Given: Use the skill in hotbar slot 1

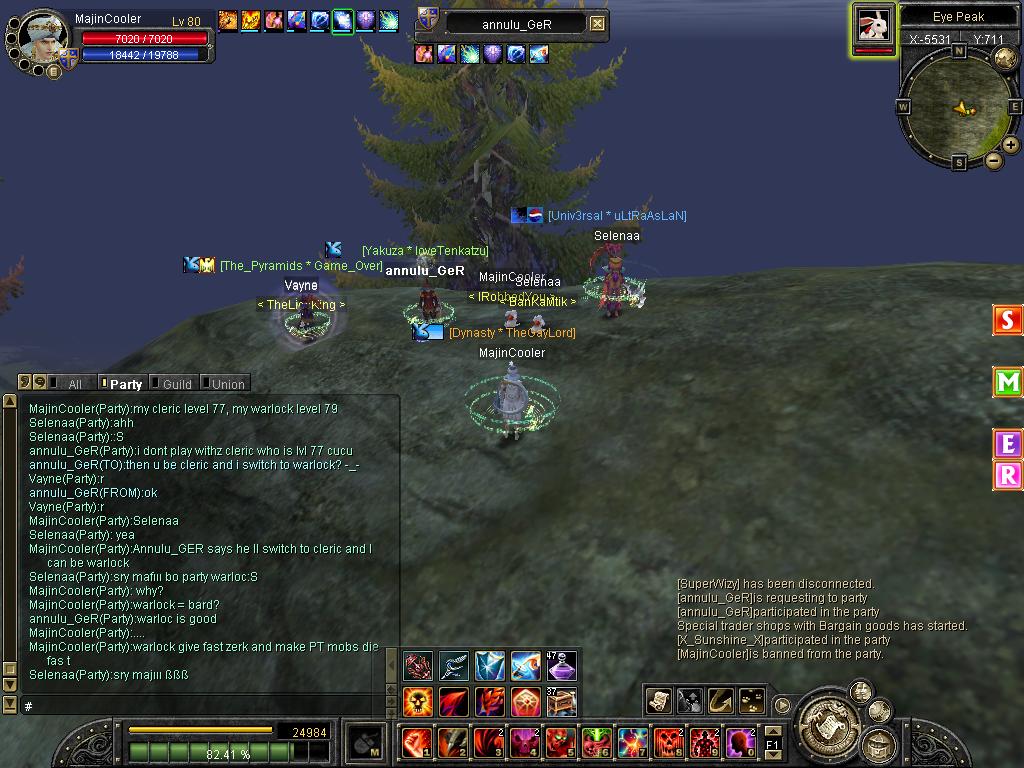Looking at the screenshot, I should click(x=416, y=743).
